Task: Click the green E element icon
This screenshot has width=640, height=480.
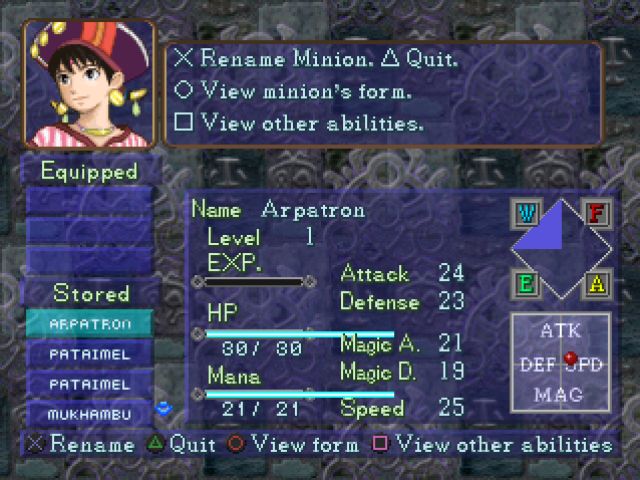Action: (x=525, y=284)
